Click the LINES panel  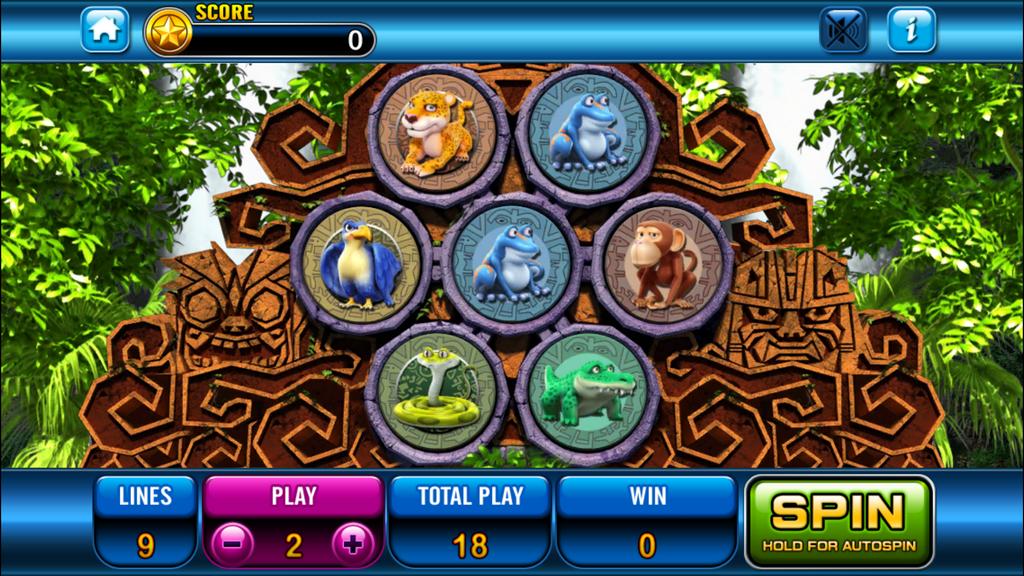[145, 520]
